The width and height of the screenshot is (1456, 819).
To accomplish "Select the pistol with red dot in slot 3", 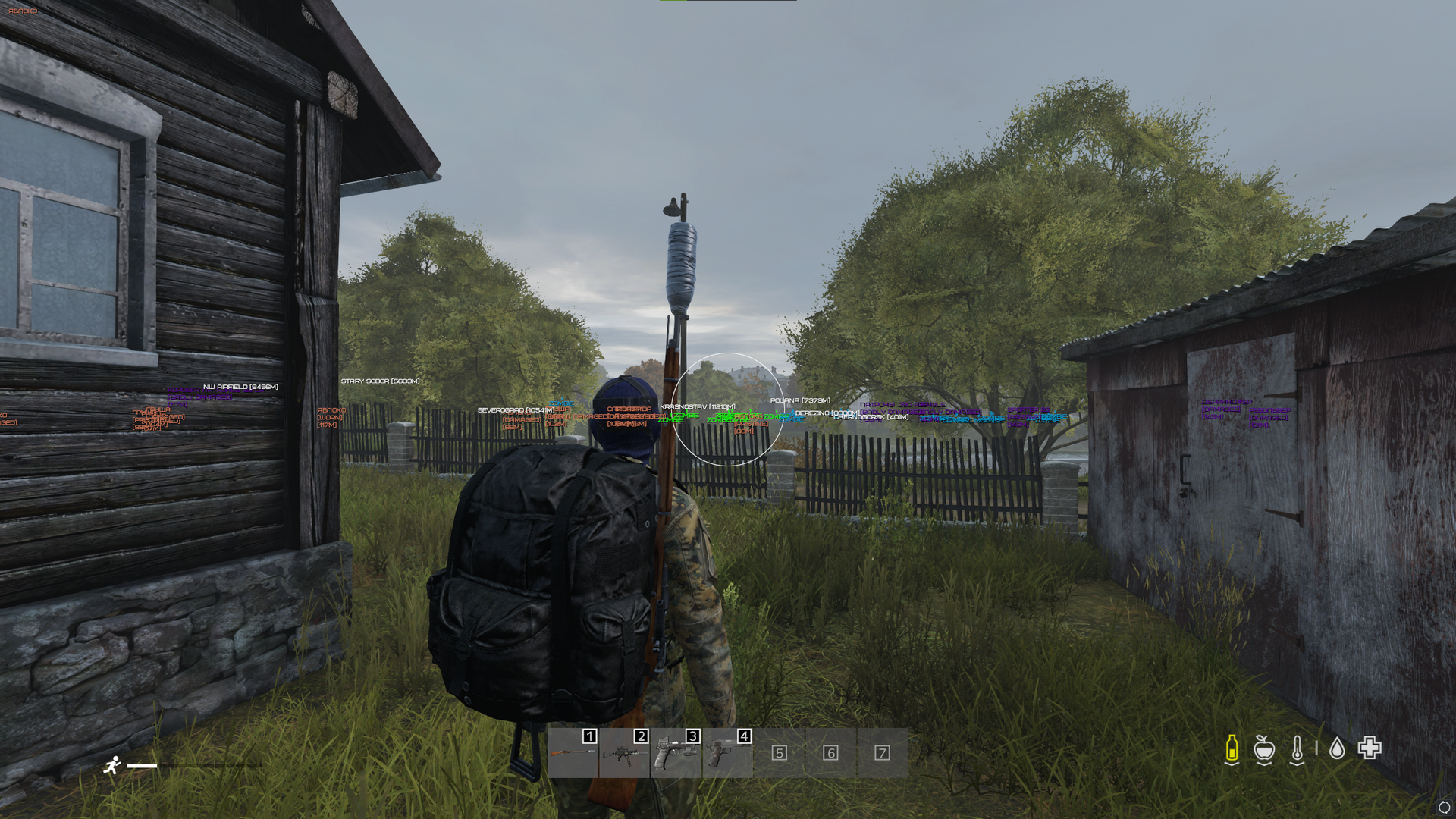I will (676, 752).
